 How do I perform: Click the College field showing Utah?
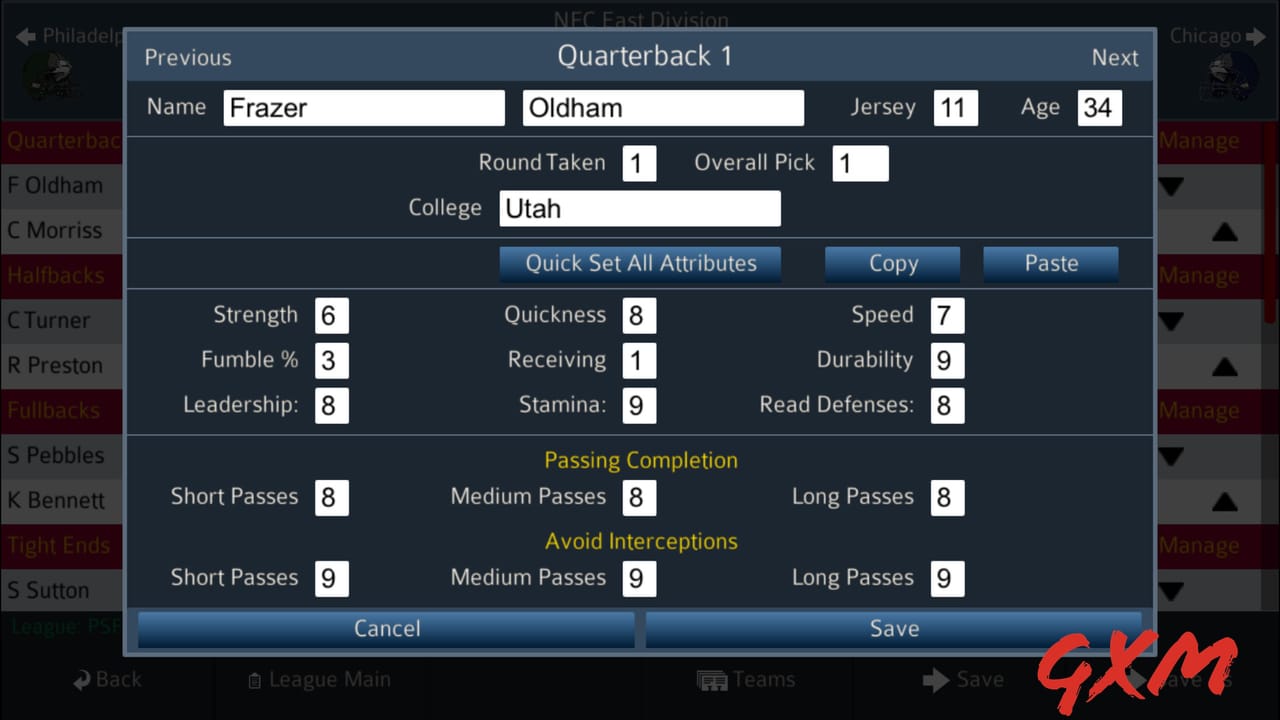pyautogui.click(x=640, y=208)
